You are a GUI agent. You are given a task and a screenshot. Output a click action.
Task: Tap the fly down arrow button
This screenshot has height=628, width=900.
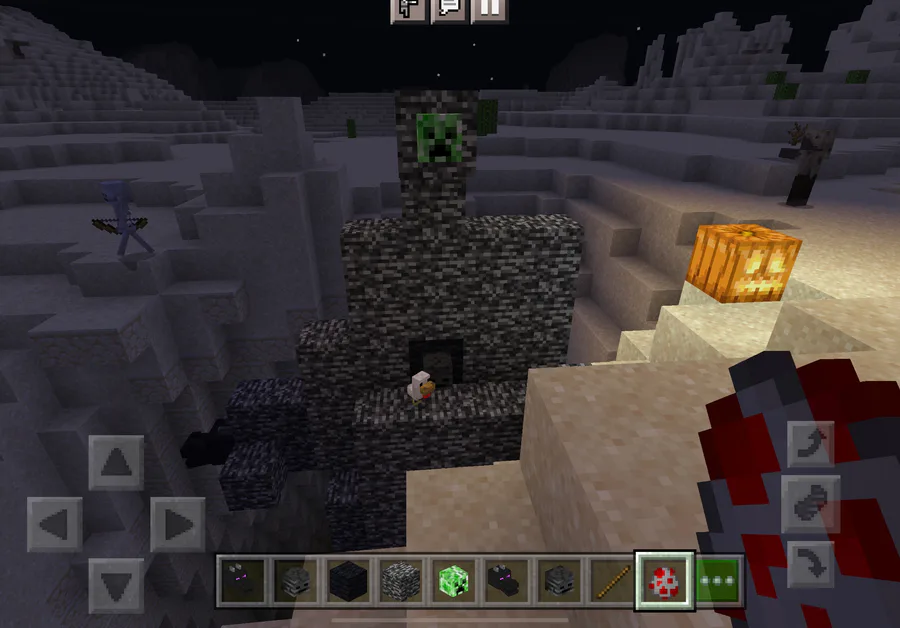pos(810,563)
